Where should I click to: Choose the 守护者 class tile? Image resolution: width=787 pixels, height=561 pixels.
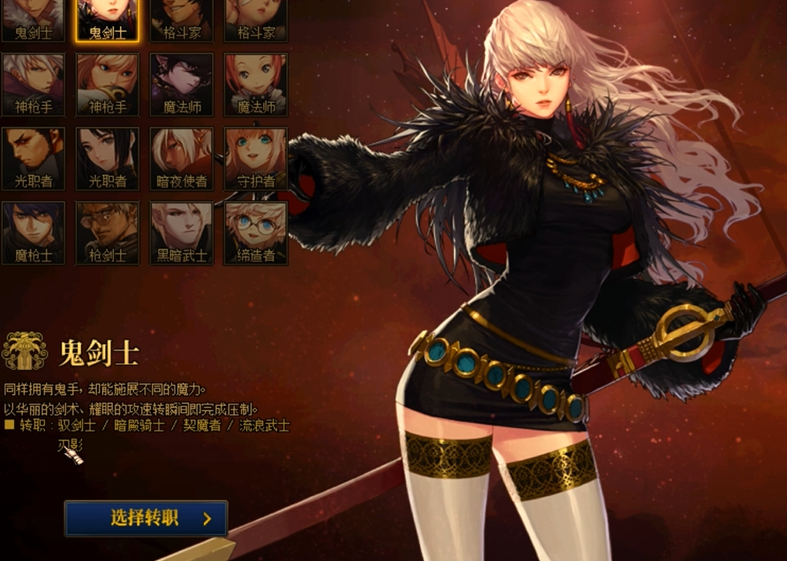tap(256, 158)
